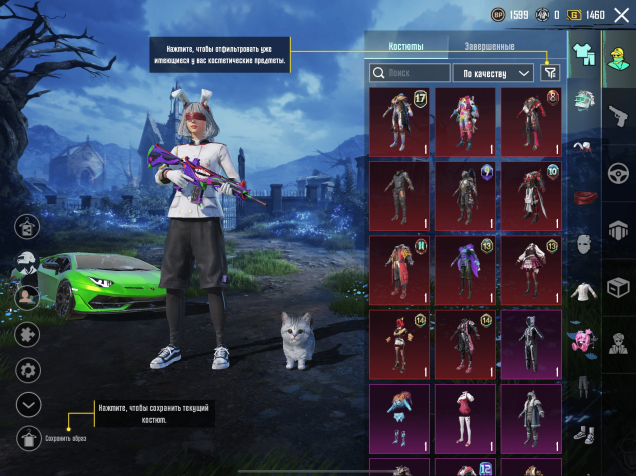Select the costume with level 10 badge
The image size is (636, 476).
(530, 195)
